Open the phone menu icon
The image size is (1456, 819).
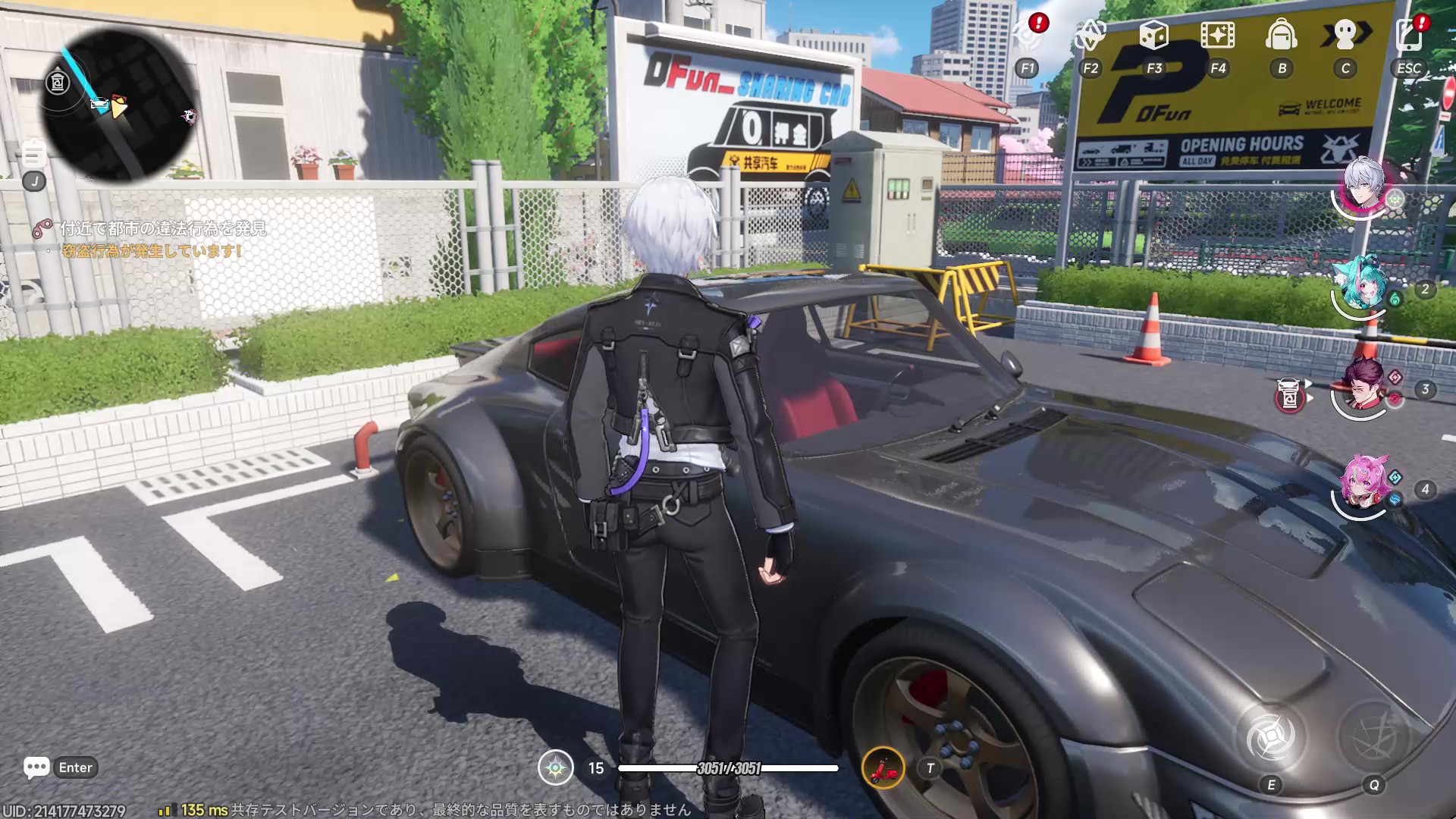(x=1409, y=35)
